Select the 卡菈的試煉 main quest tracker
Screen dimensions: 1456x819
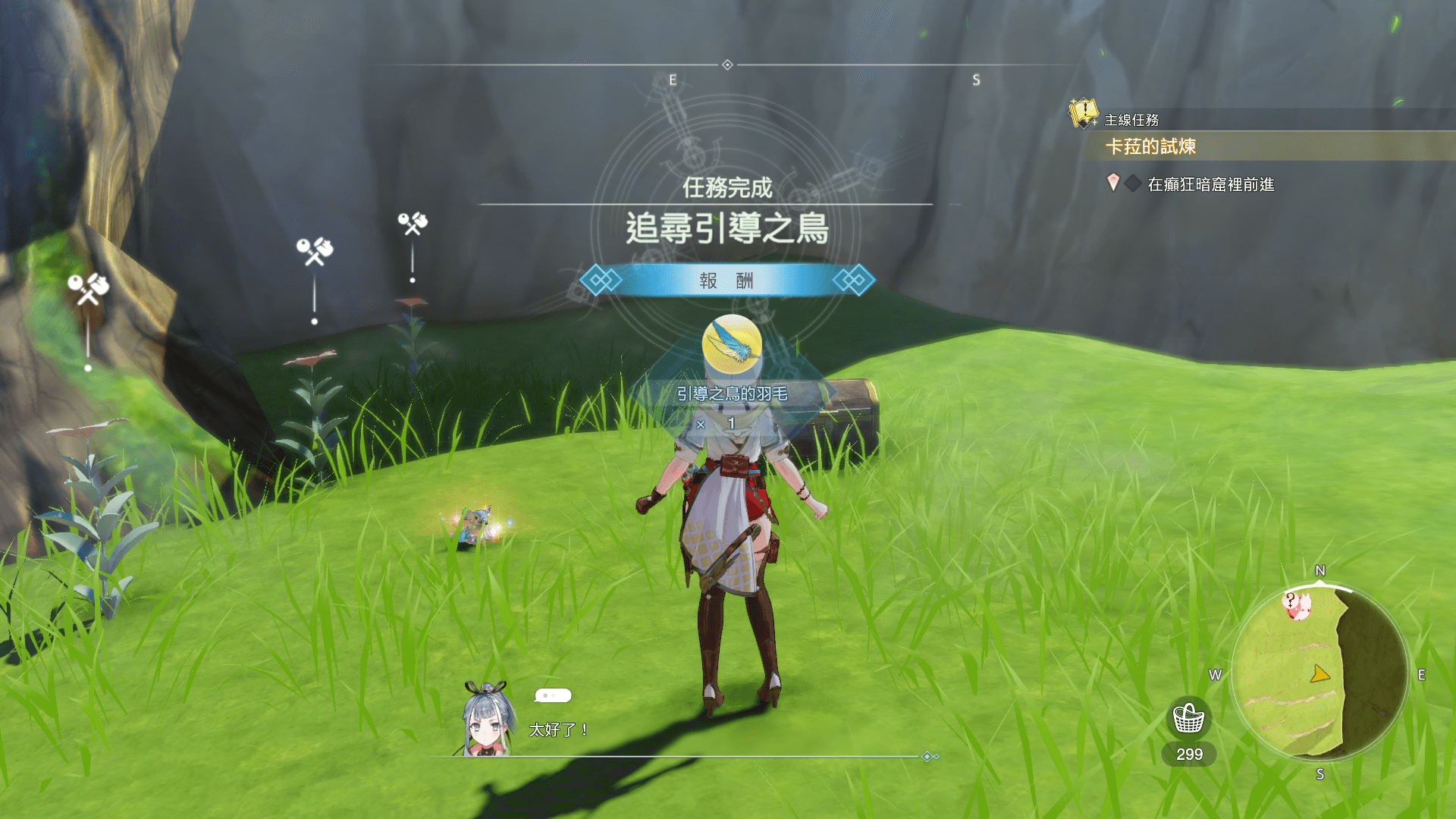coord(1150,146)
